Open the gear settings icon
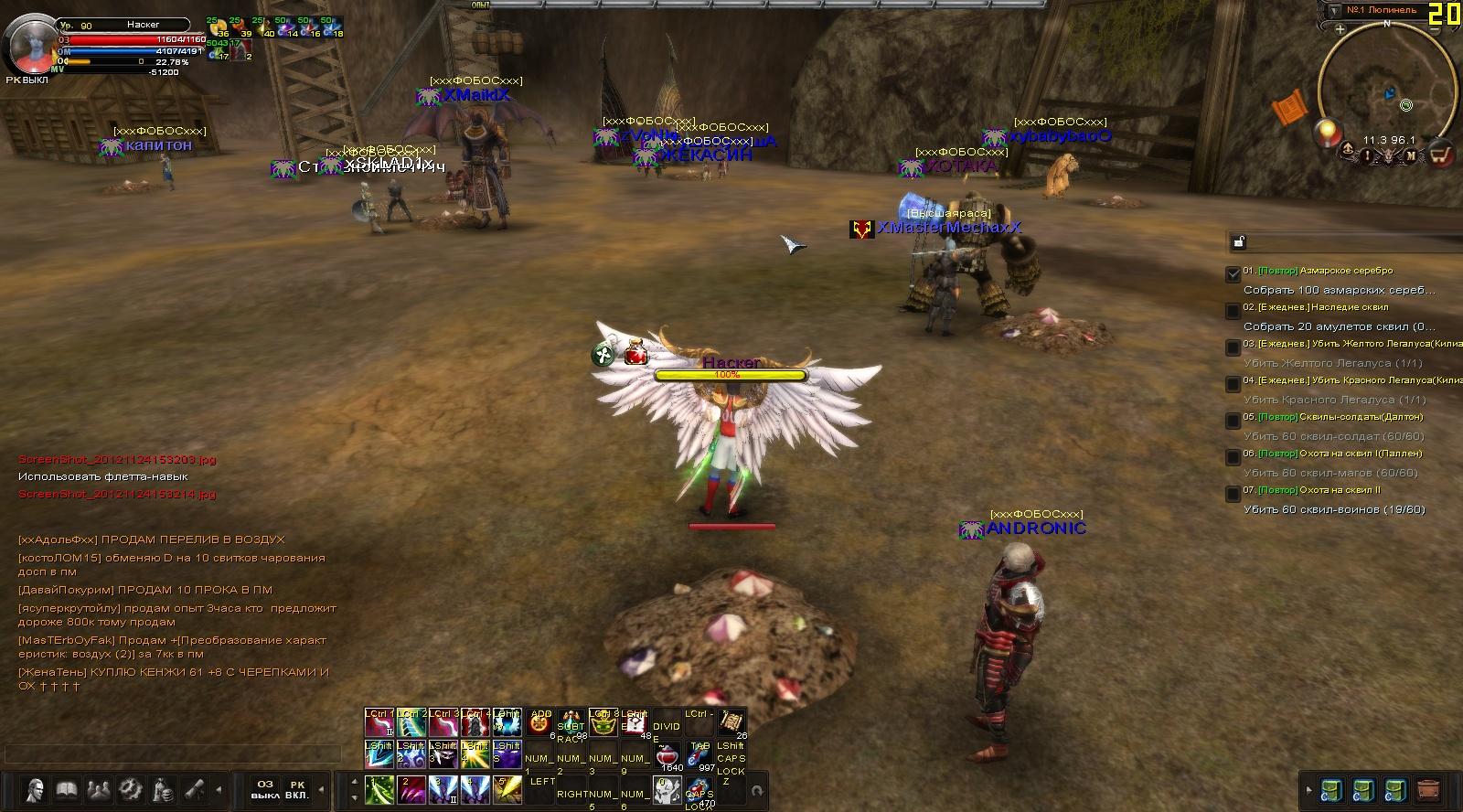This screenshot has height=812, width=1463. pos(131,789)
